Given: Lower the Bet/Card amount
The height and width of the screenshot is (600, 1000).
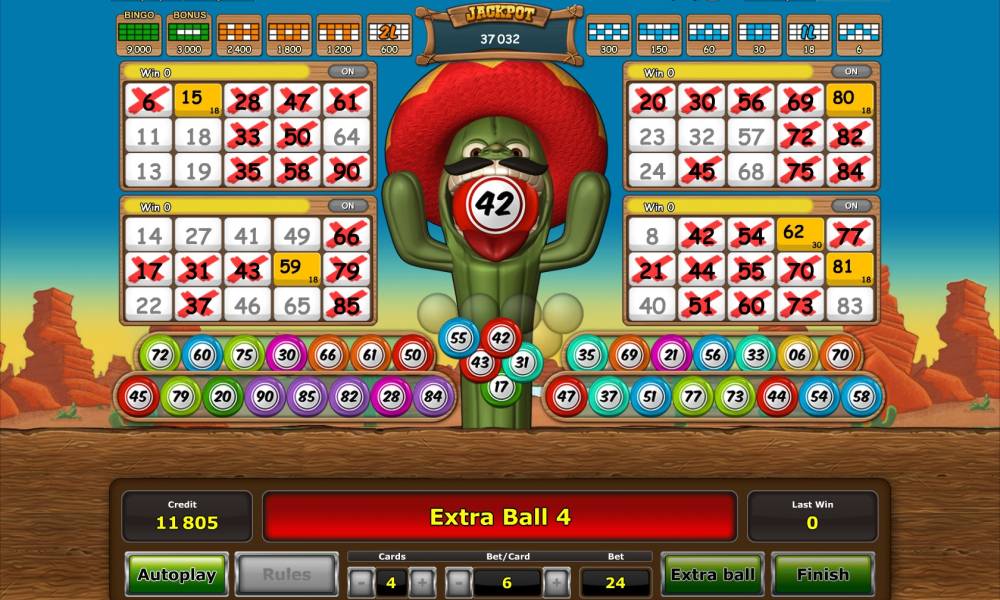Looking at the screenshot, I should (459, 582).
